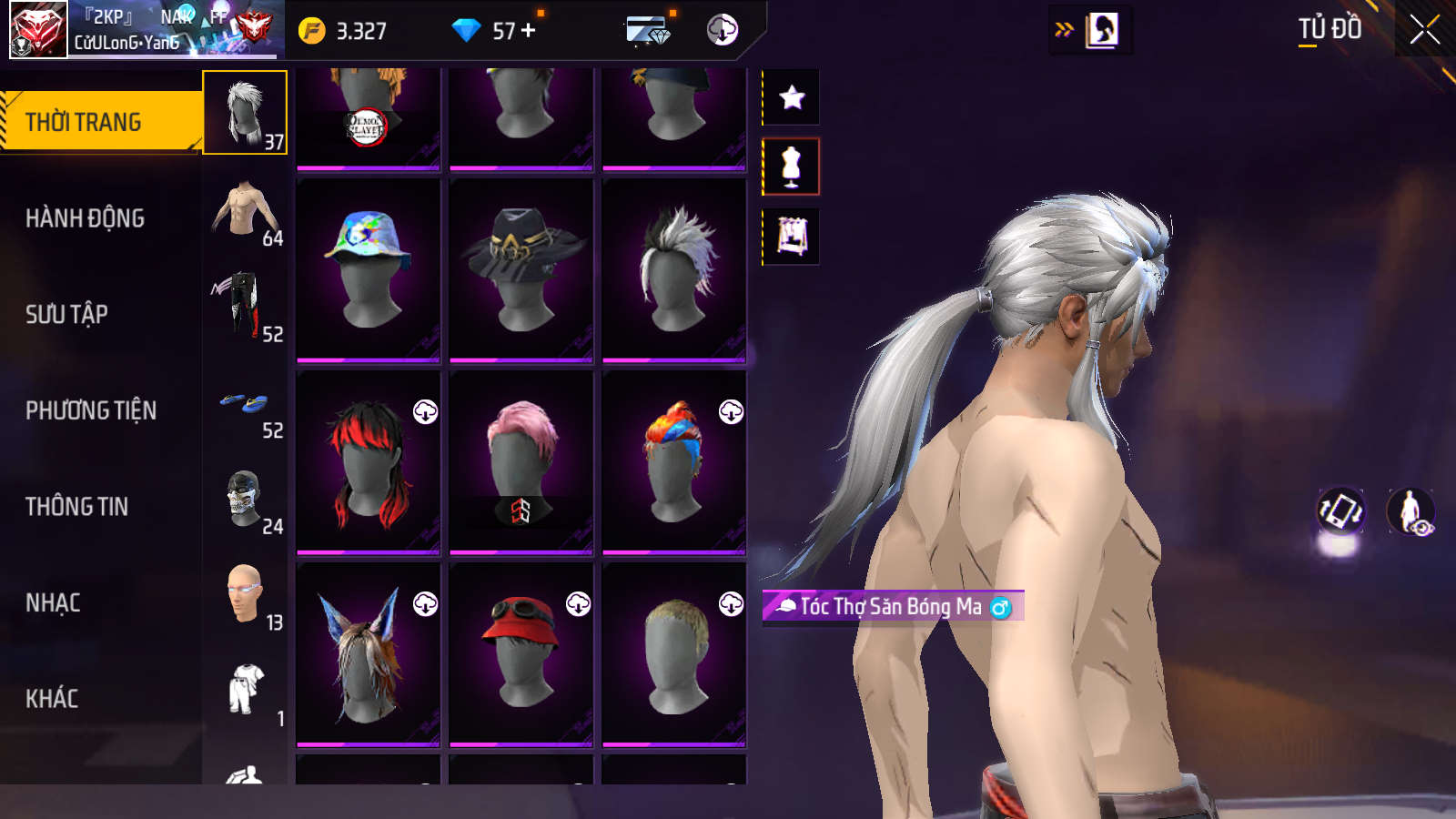Add diamonds with the plus button

point(529,30)
